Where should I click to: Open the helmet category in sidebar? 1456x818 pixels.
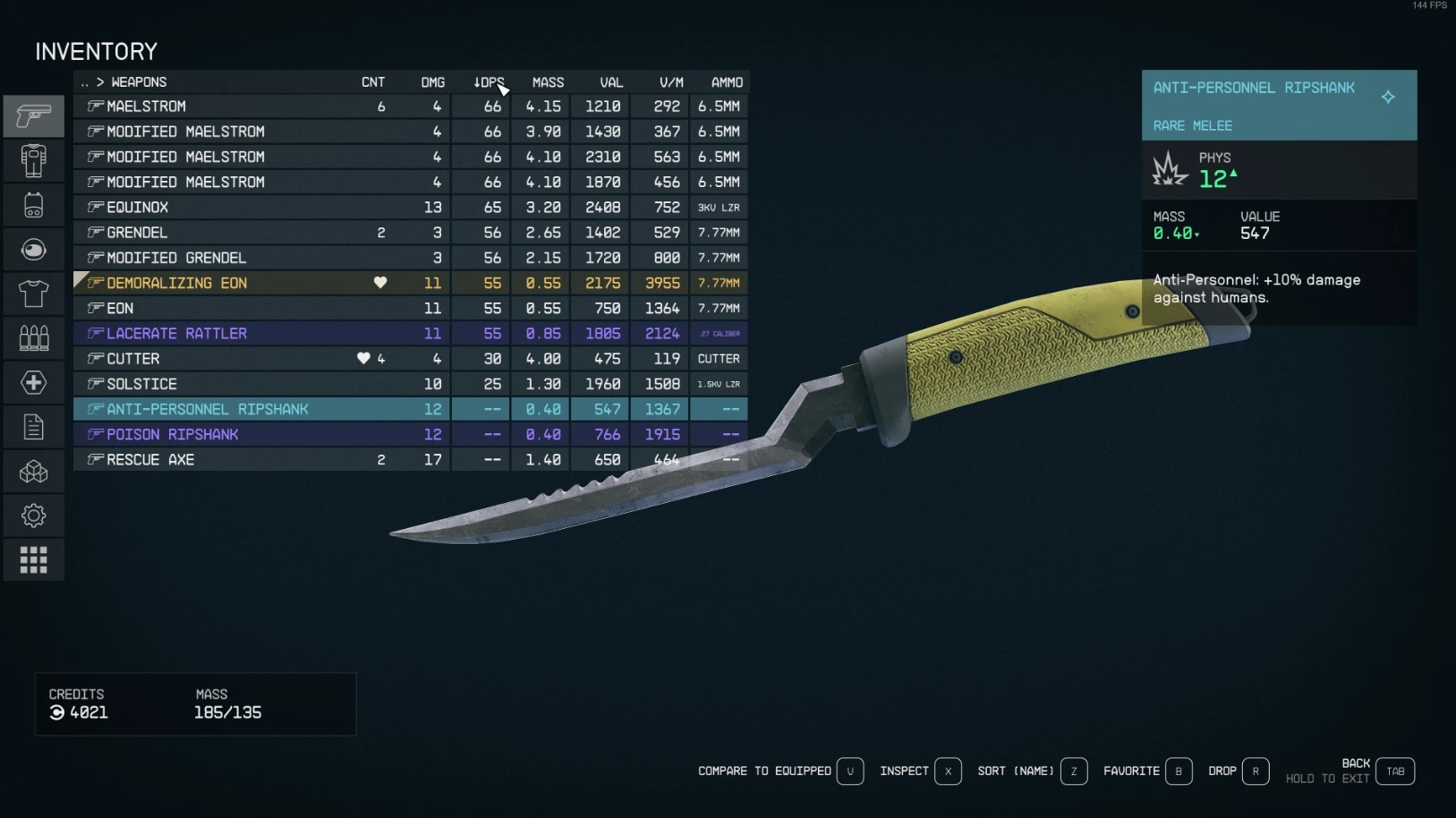(33, 249)
